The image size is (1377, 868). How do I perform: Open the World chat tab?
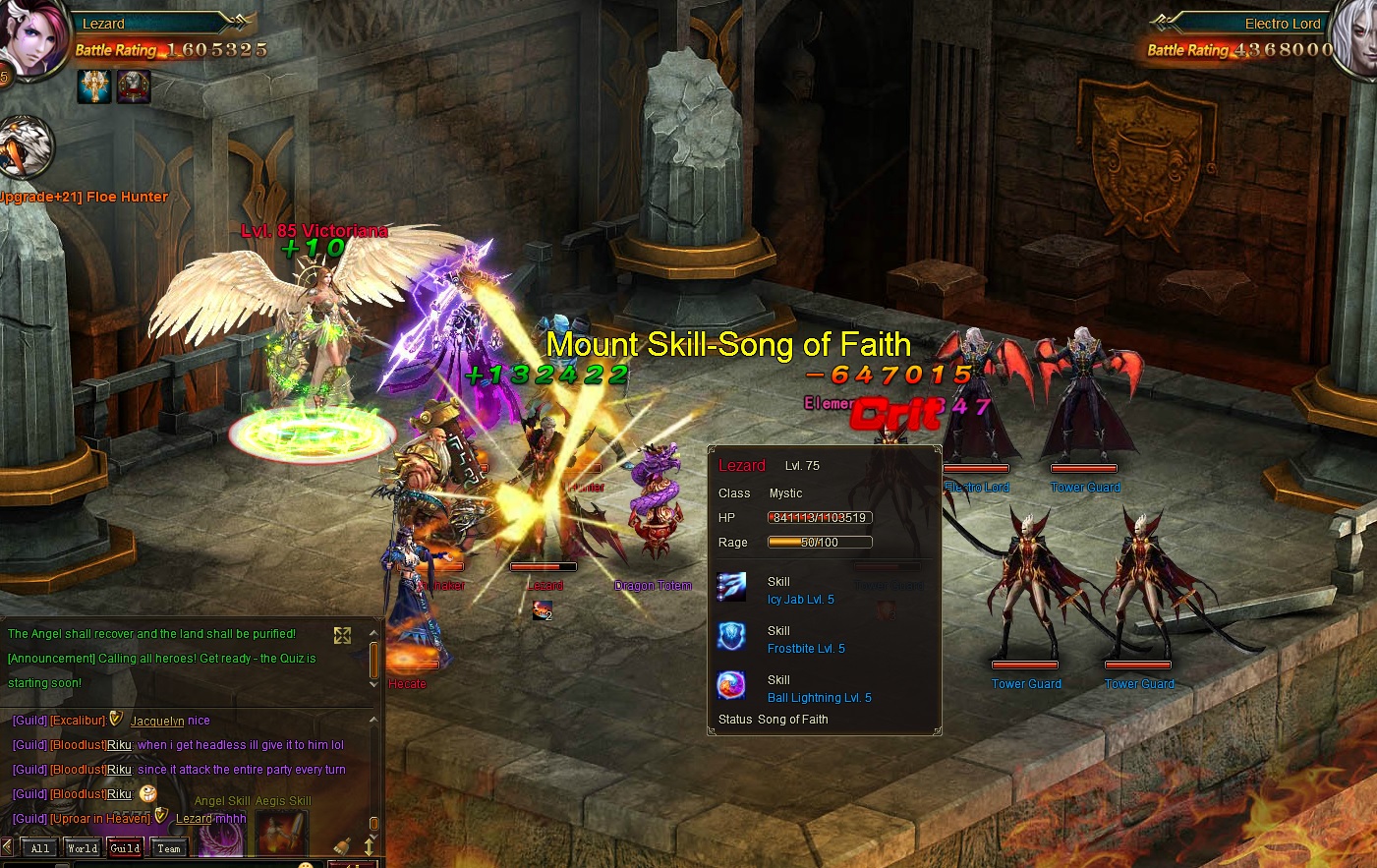click(83, 848)
